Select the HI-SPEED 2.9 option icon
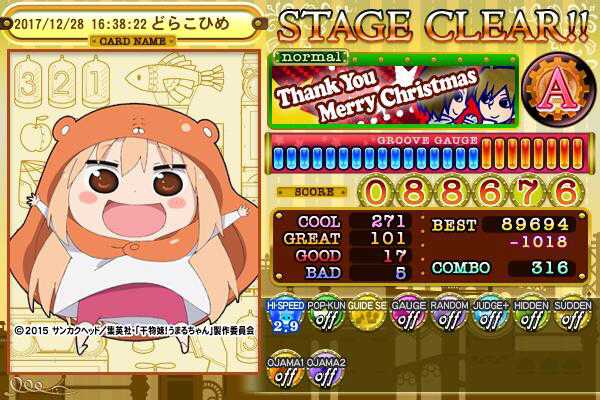Screen dimensions: 600x400 (x=284, y=318)
